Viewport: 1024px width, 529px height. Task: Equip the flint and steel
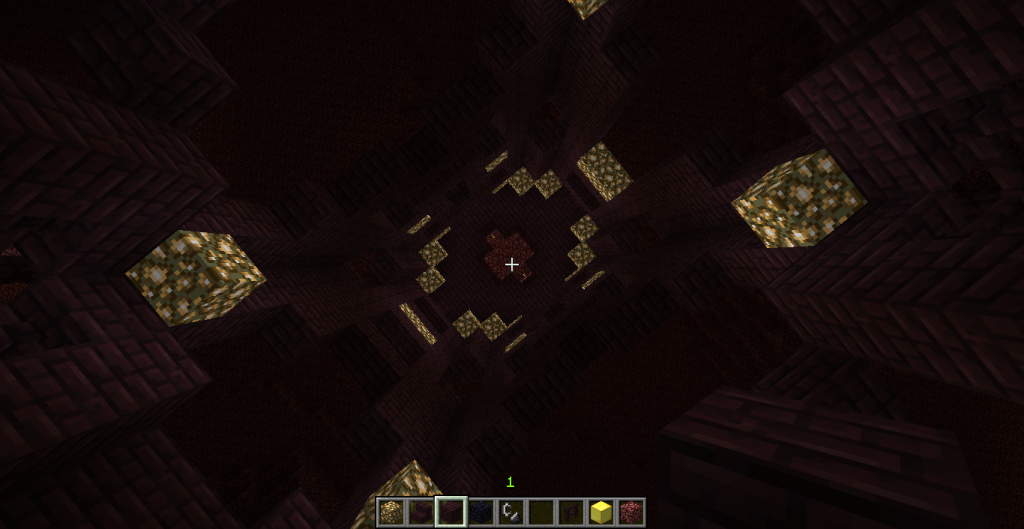(511, 512)
